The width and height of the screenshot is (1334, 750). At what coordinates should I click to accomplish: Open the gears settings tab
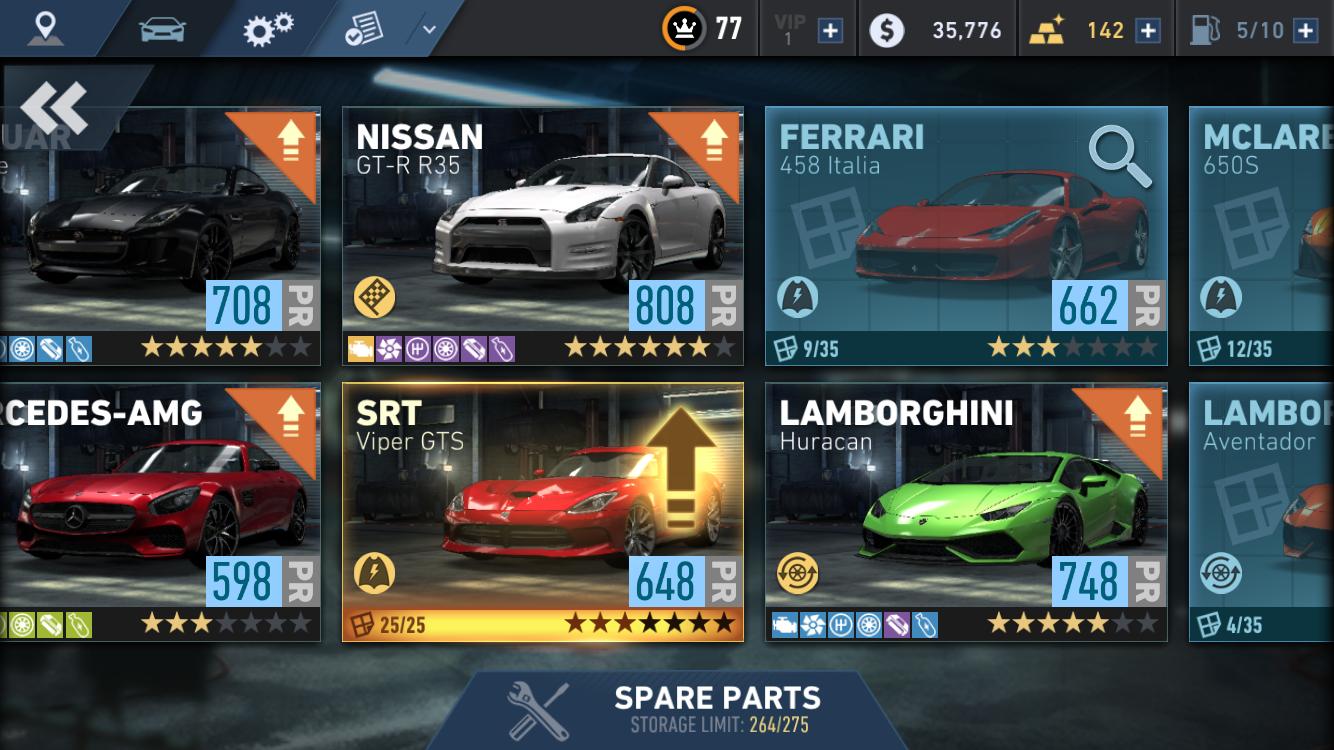(x=268, y=29)
